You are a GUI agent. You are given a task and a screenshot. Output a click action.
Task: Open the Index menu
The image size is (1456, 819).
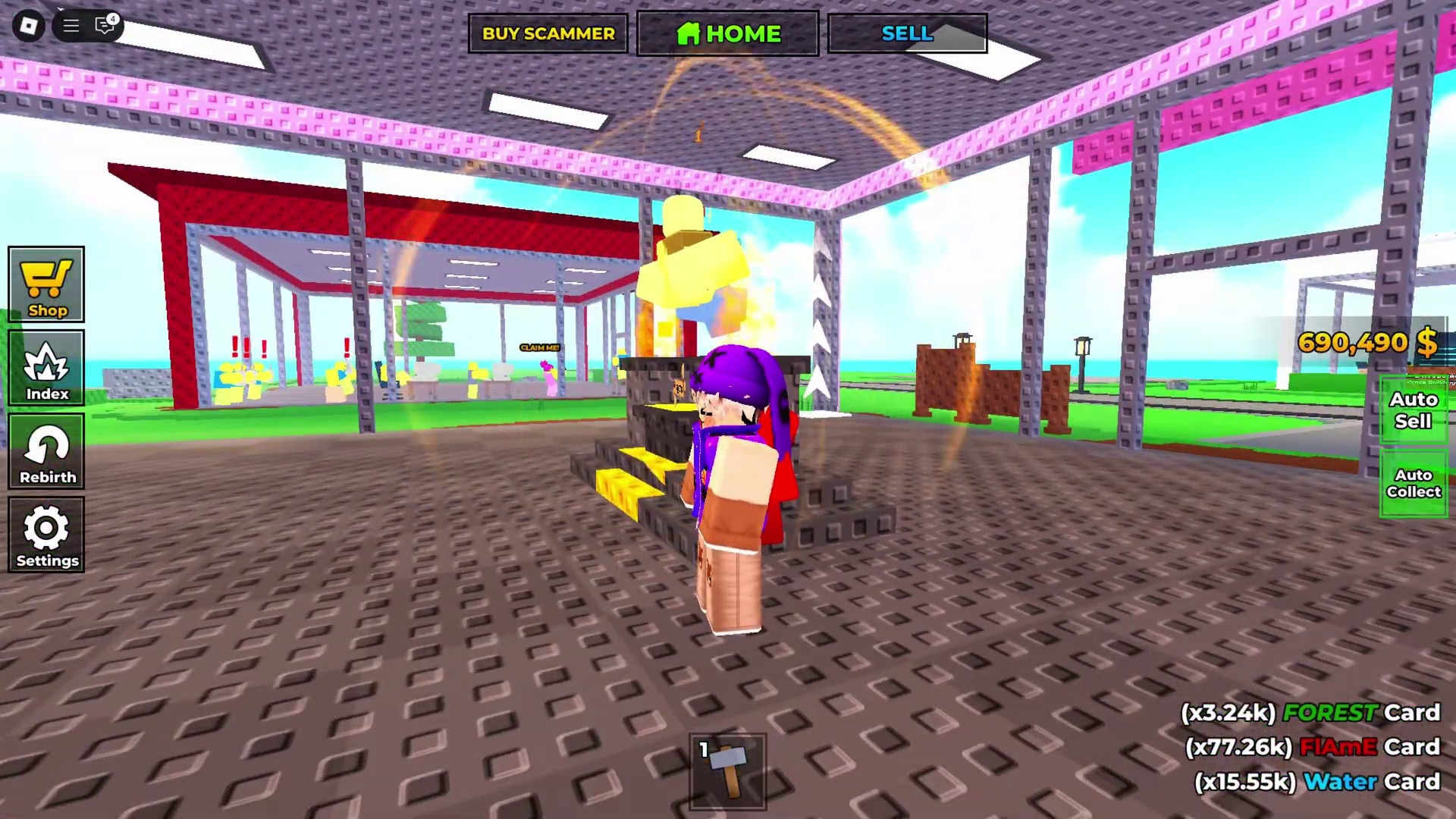46,369
